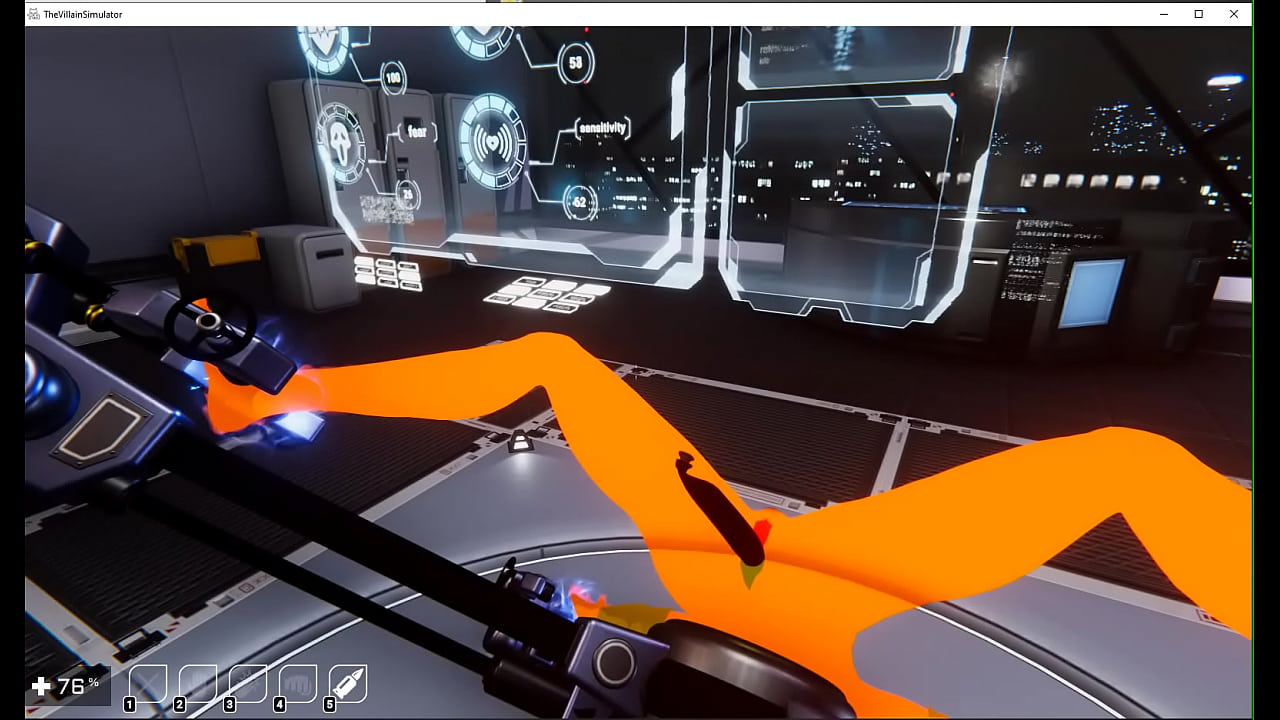
Task: Close the TheVillainSimulator window
Action: coord(1234,14)
